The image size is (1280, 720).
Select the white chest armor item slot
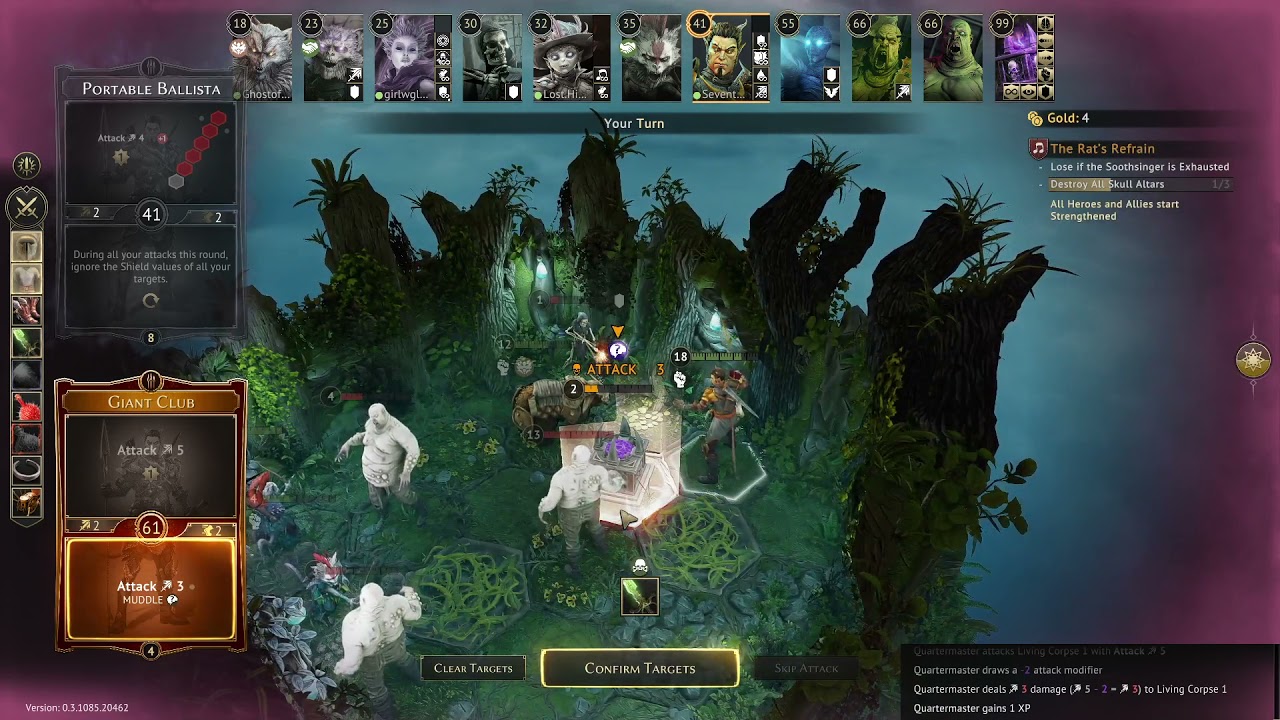coord(26,278)
